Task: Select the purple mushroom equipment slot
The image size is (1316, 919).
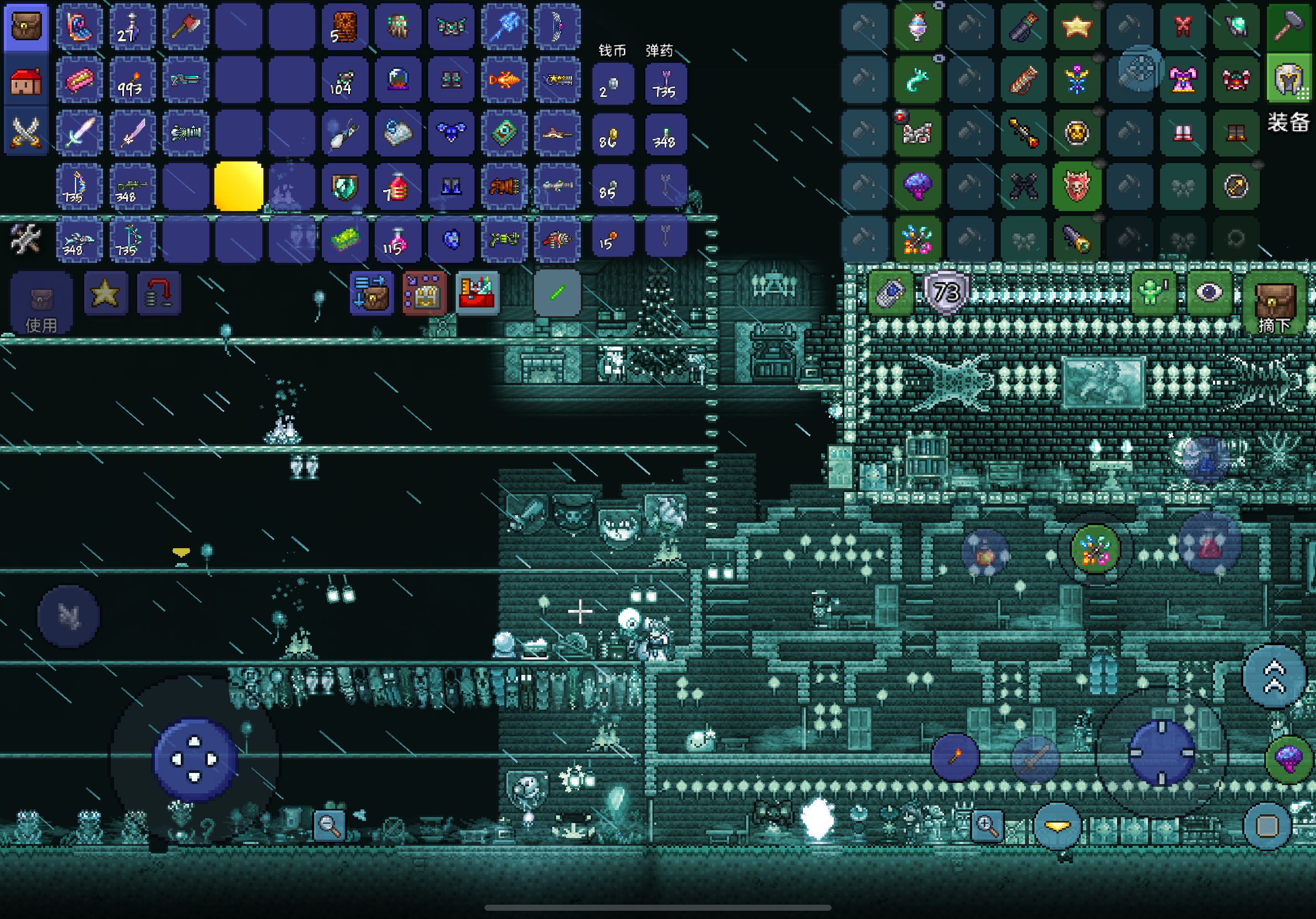Action: coord(916,186)
